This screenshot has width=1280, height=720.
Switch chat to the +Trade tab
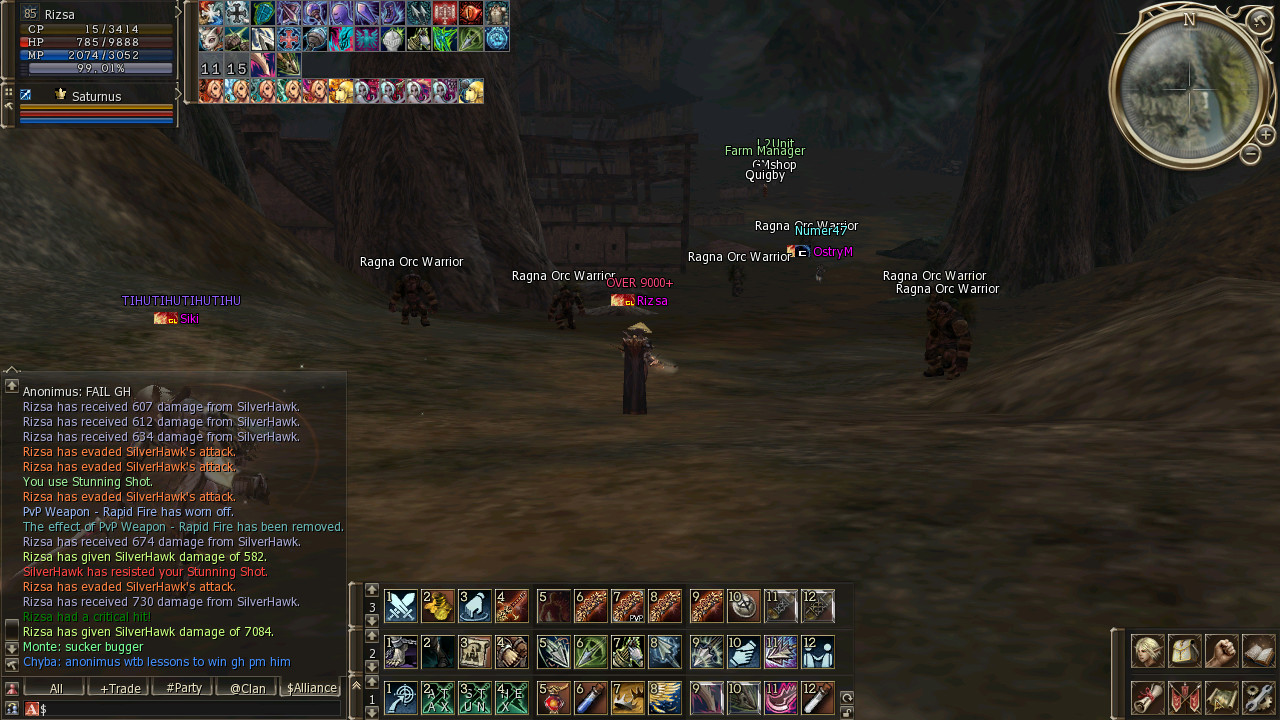click(119, 688)
